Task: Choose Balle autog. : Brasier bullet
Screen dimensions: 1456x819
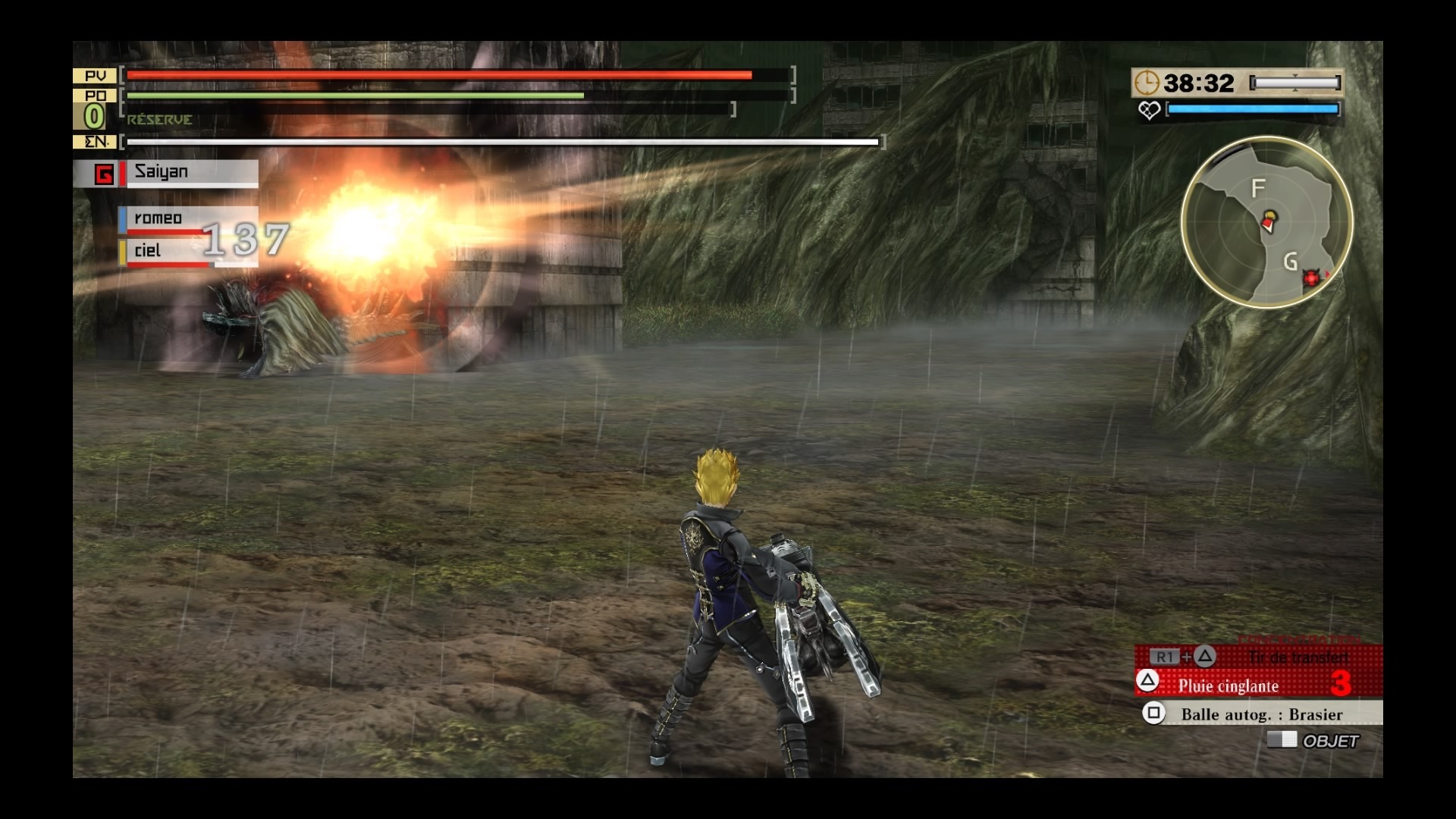Action: tap(1260, 714)
